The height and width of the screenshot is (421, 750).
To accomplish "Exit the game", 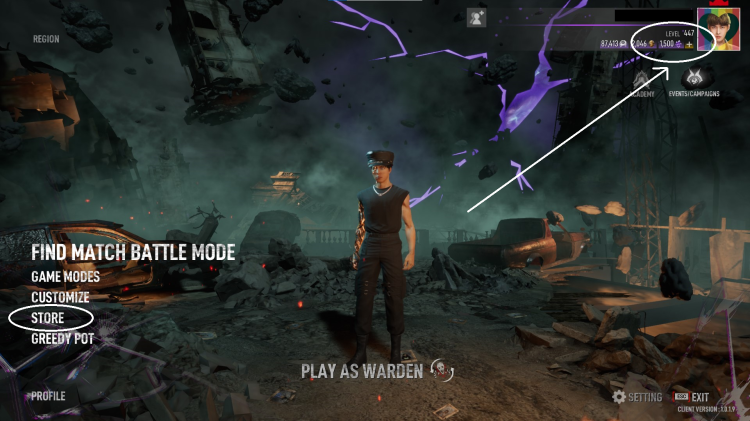I will click(698, 397).
